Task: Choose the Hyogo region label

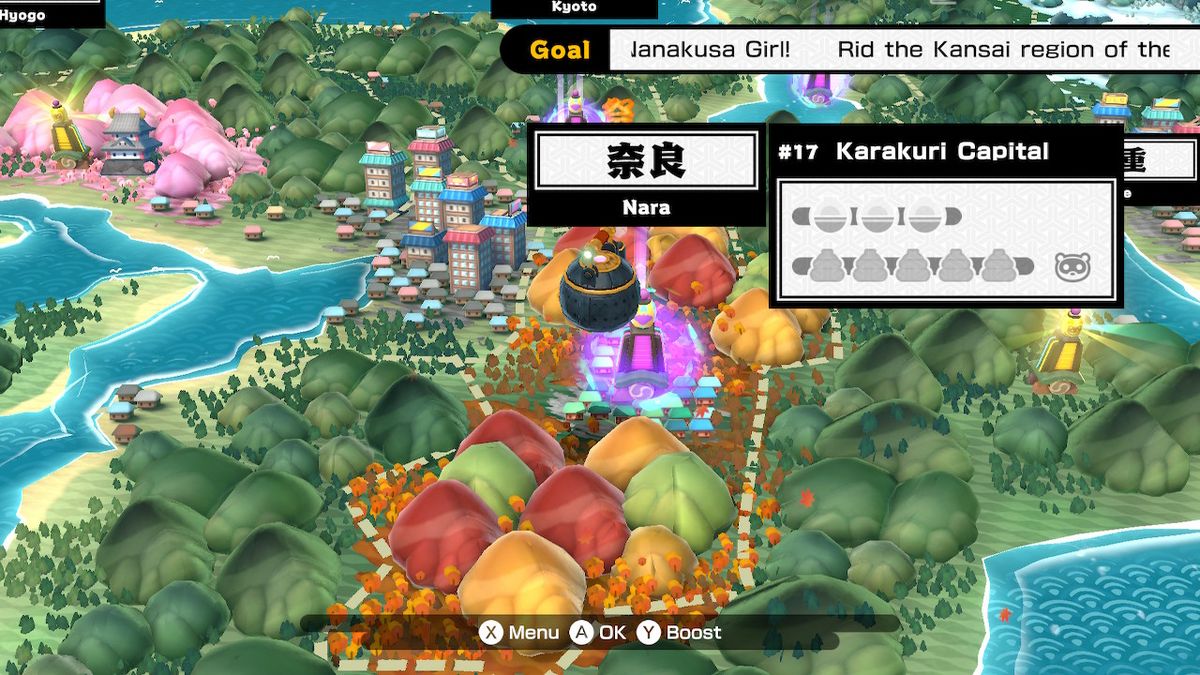Action: (x=22, y=14)
